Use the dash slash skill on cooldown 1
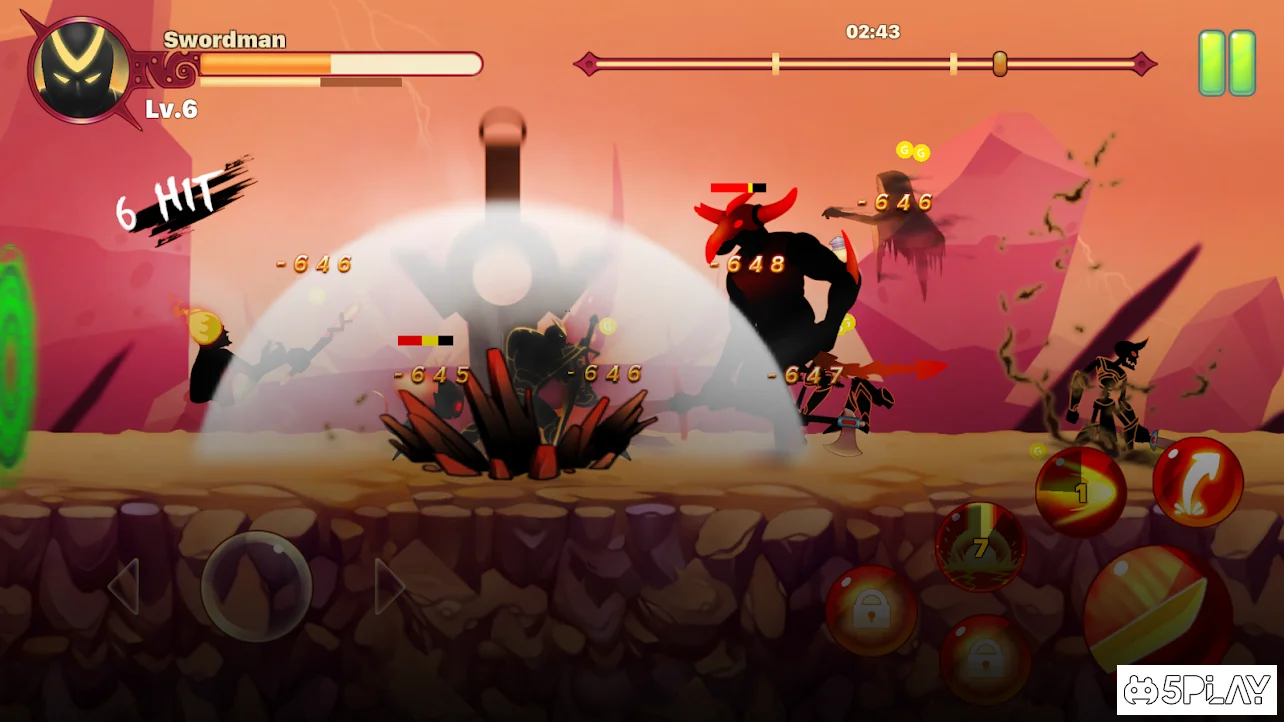The height and width of the screenshot is (722, 1284). pos(1080,492)
